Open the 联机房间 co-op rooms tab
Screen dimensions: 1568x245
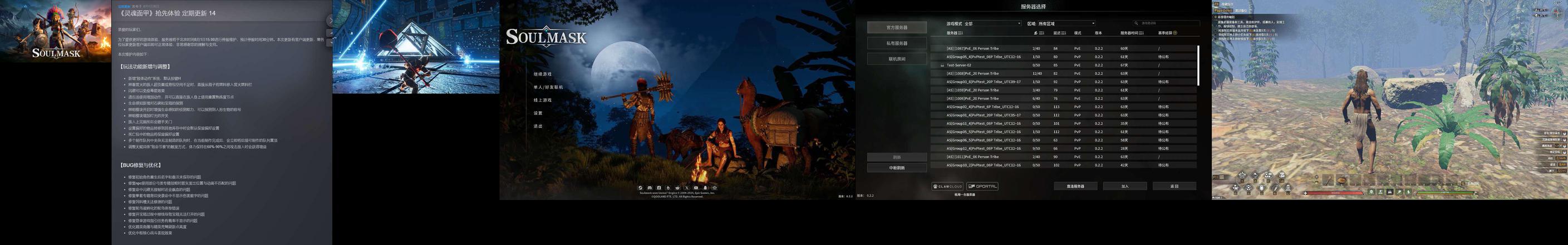tap(897, 59)
